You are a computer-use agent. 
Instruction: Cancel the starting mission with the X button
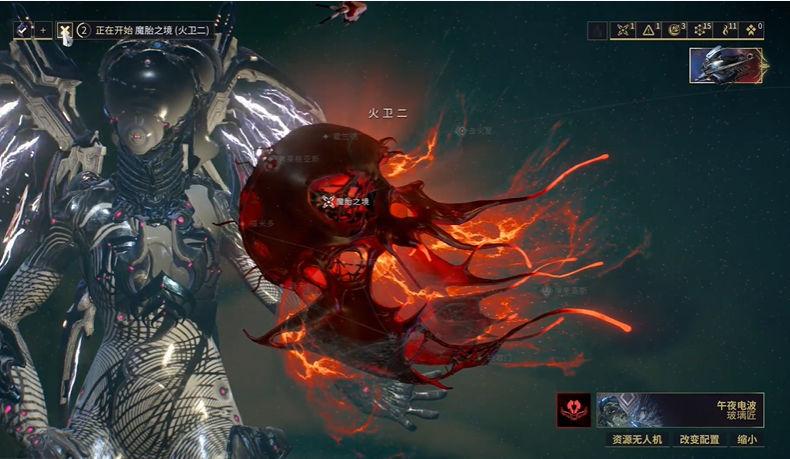pos(65,30)
